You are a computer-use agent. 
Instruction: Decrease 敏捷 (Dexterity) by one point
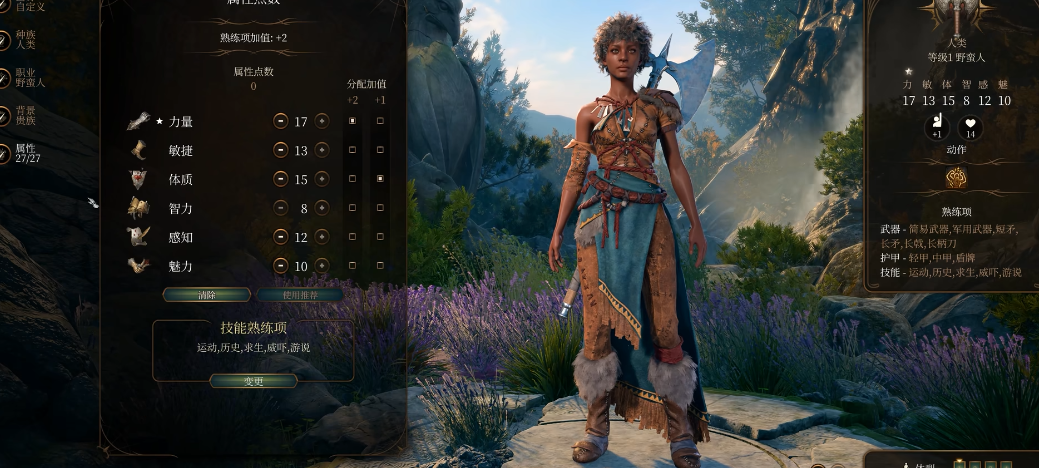pos(280,150)
